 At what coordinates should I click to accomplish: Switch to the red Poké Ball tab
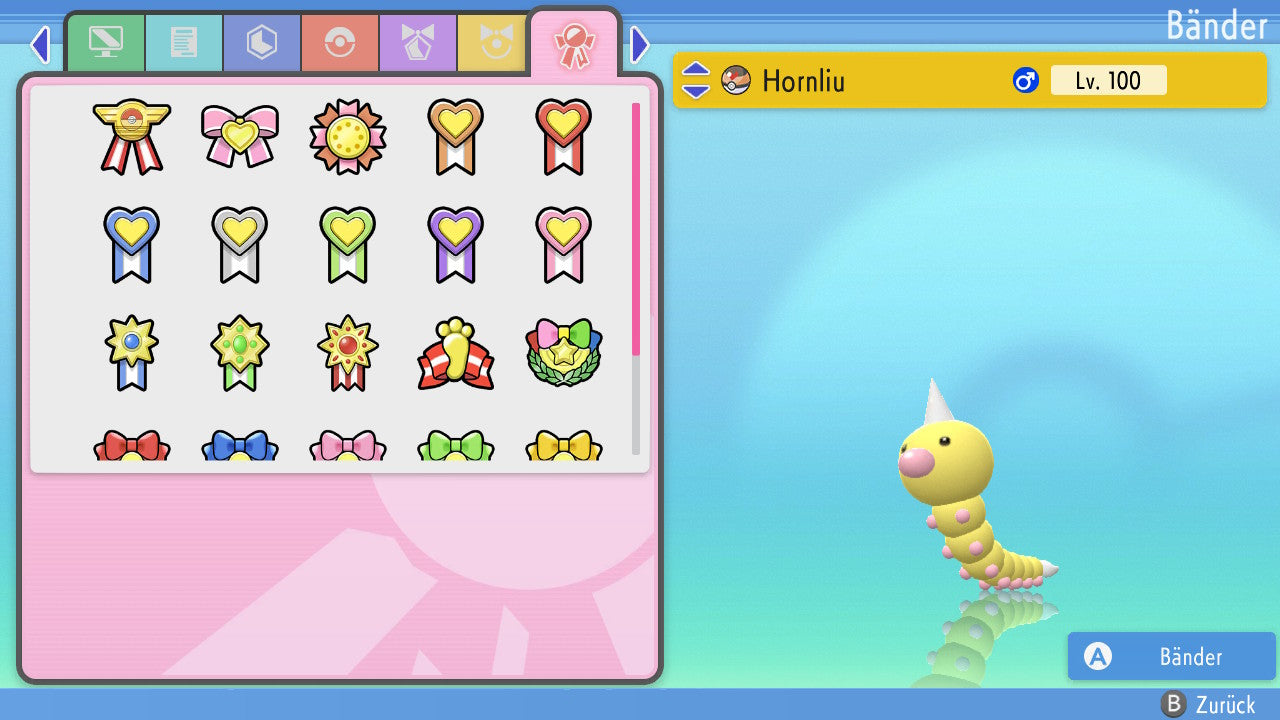(x=340, y=43)
